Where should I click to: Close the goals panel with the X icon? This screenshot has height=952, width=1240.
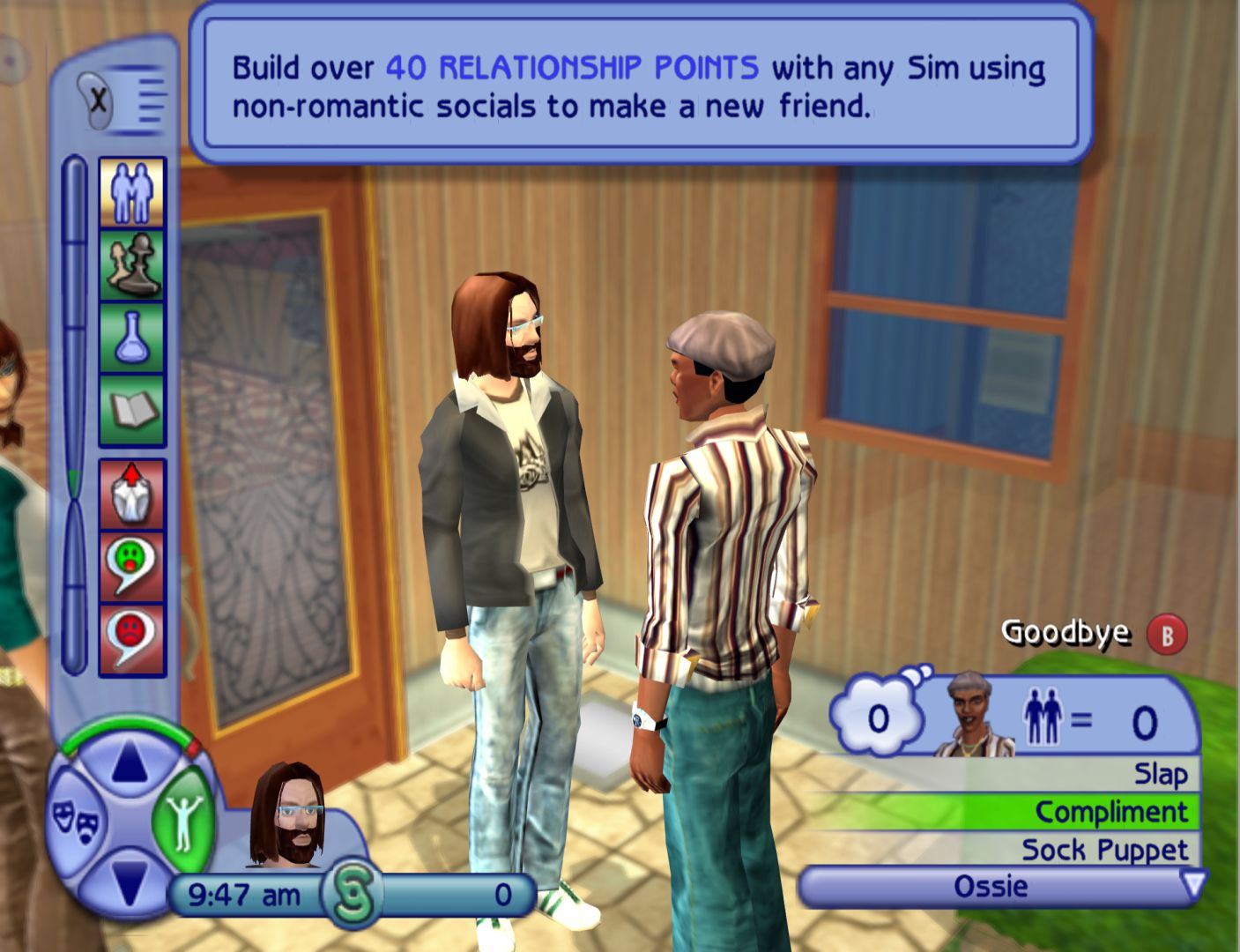pyautogui.click(x=99, y=100)
